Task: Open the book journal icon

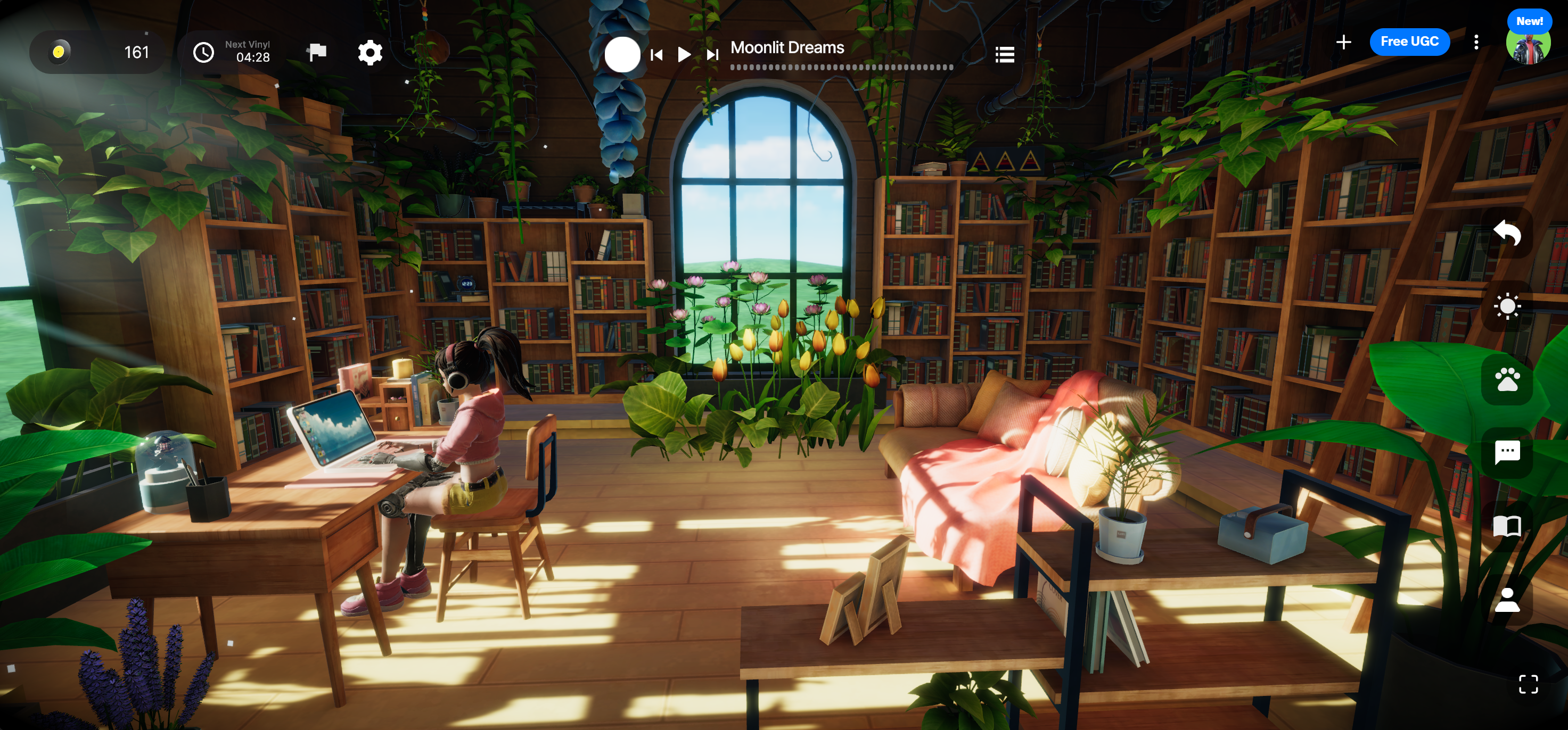Action: pyautogui.click(x=1507, y=526)
